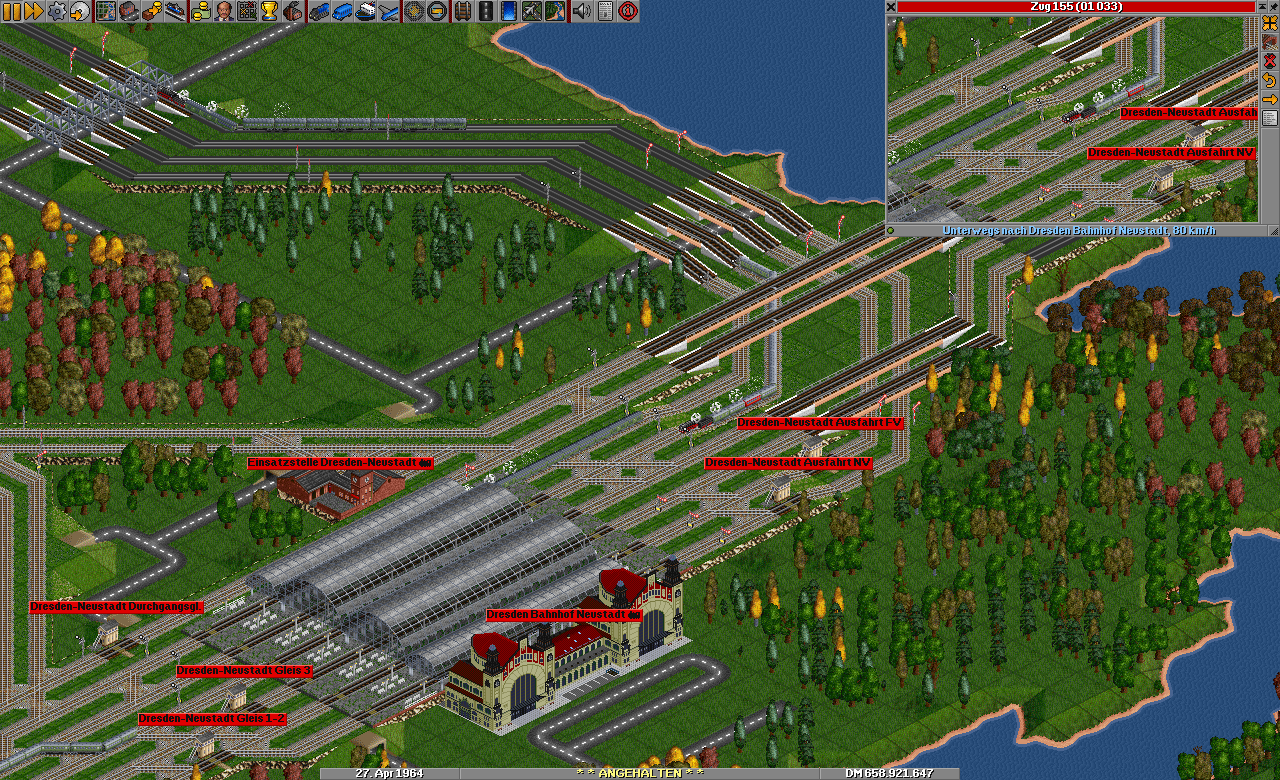Click the pause button in the toolbar
The width and height of the screenshot is (1280, 780).
(11, 11)
